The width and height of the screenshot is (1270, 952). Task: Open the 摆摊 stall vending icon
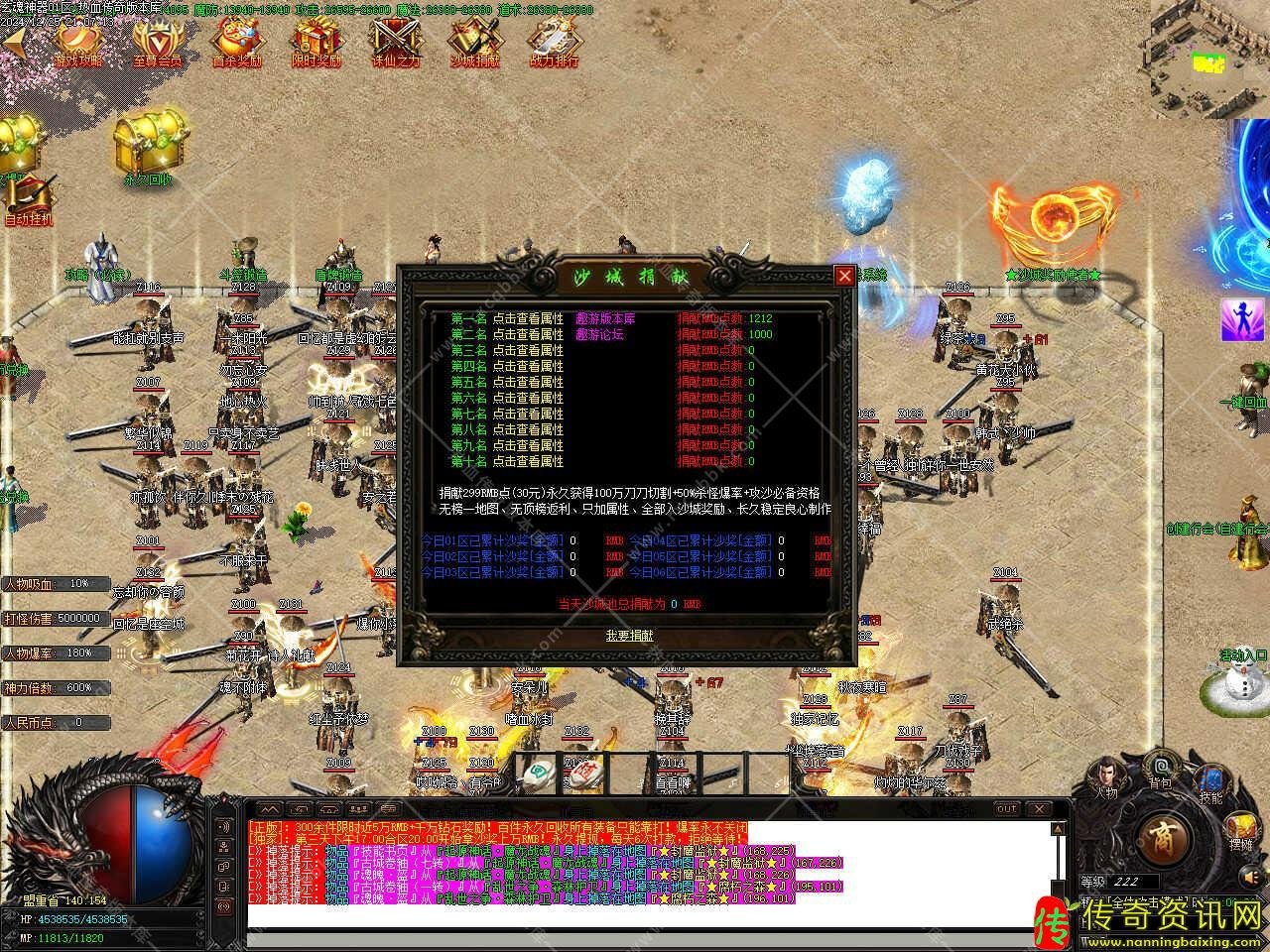click(1242, 830)
